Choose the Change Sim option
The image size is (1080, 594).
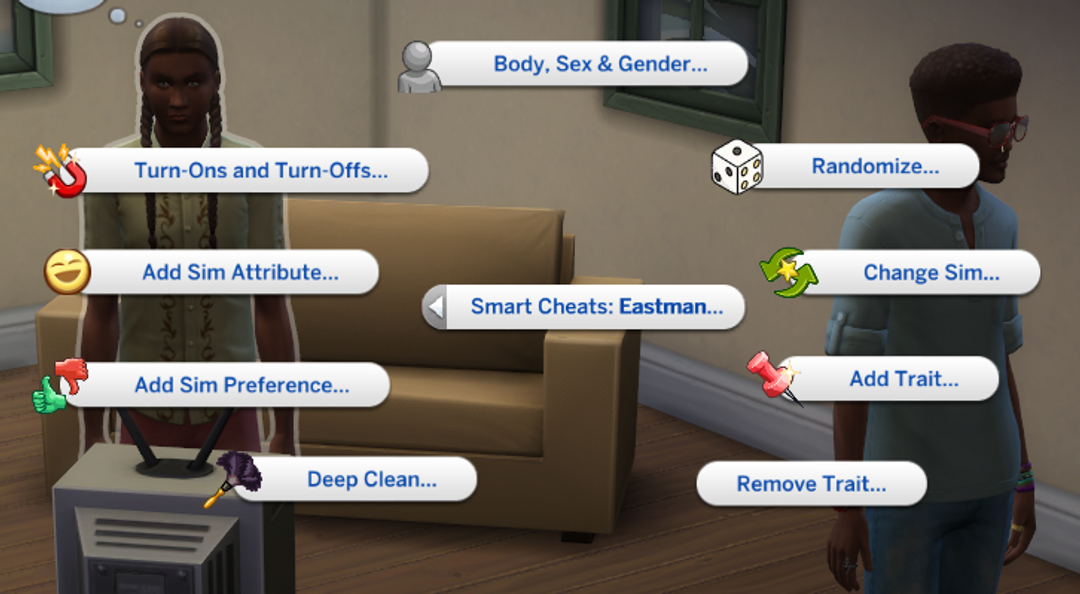point(930,273)
